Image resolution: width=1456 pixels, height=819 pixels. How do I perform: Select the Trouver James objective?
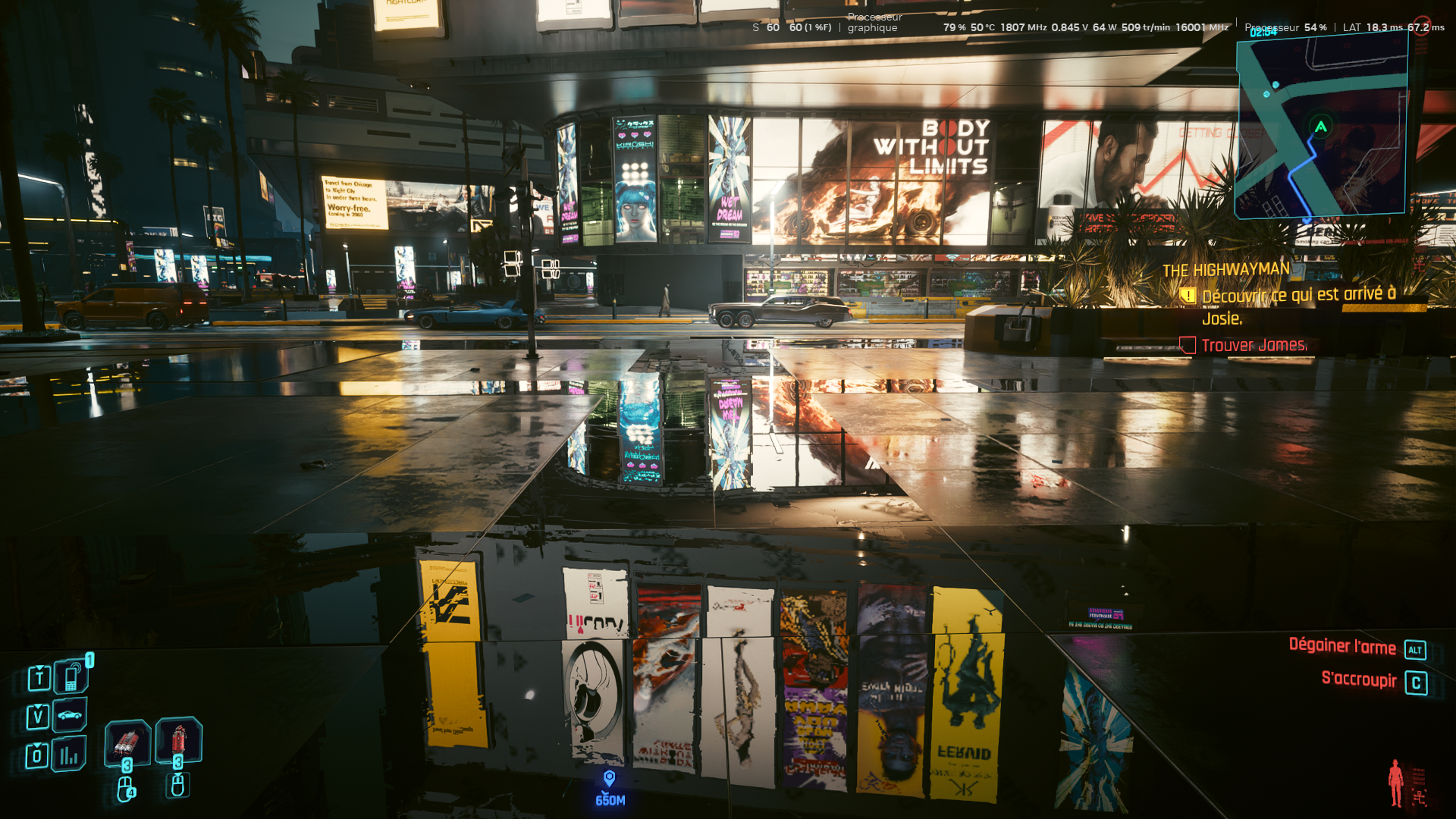[1254, 346]
